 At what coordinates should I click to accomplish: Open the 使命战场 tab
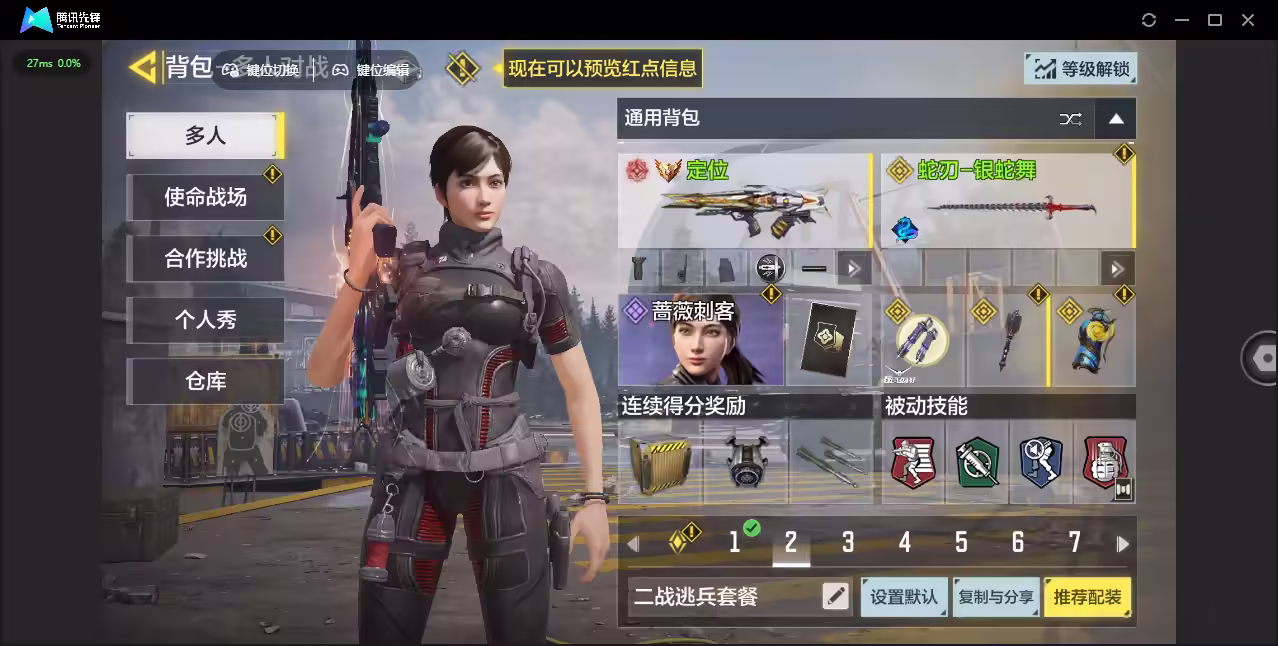[205, 197]
